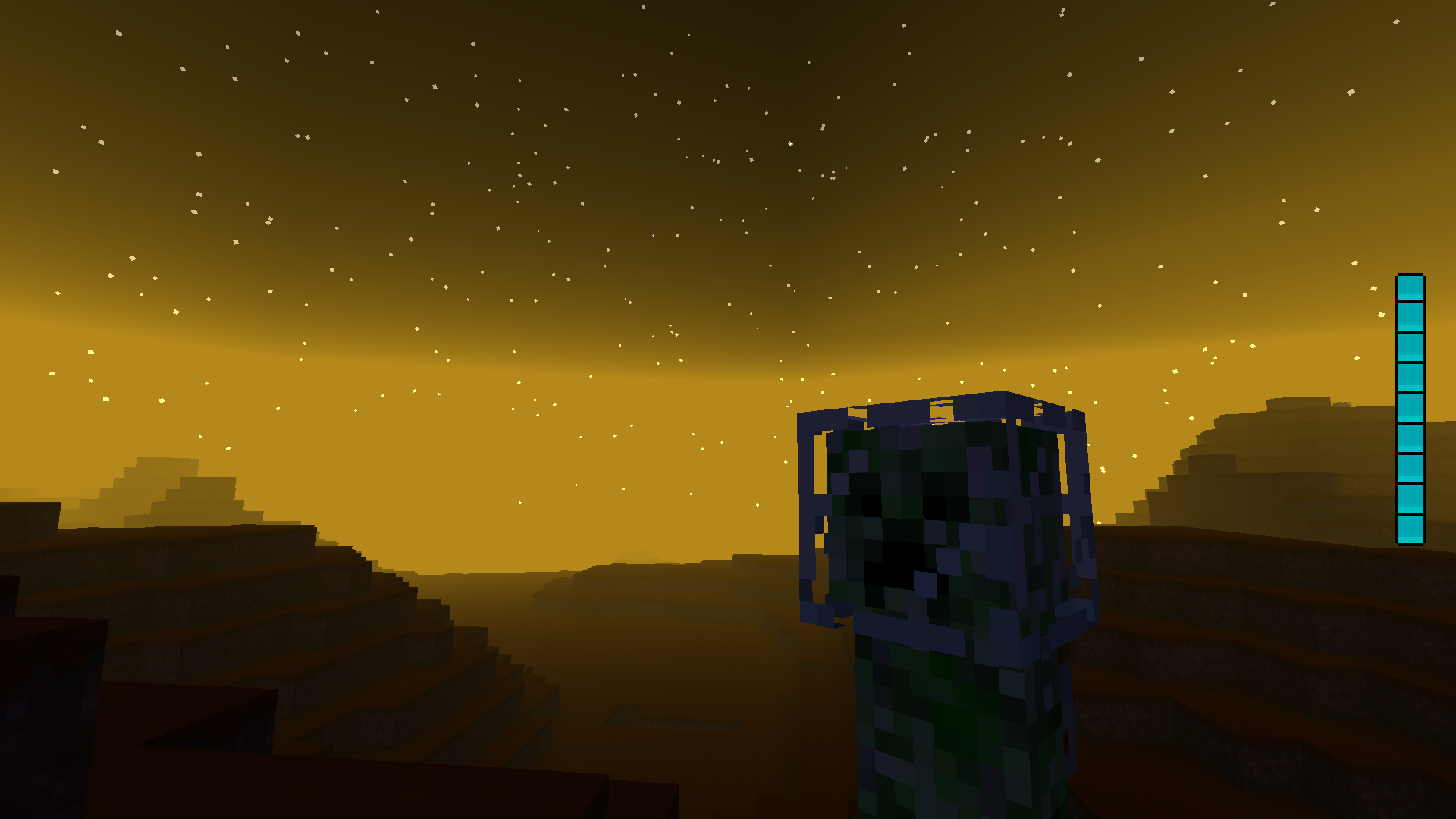The image size is (1456, 819).
Task: Click the top segment of the teal HUD bar
Action: coord(1408,288)
